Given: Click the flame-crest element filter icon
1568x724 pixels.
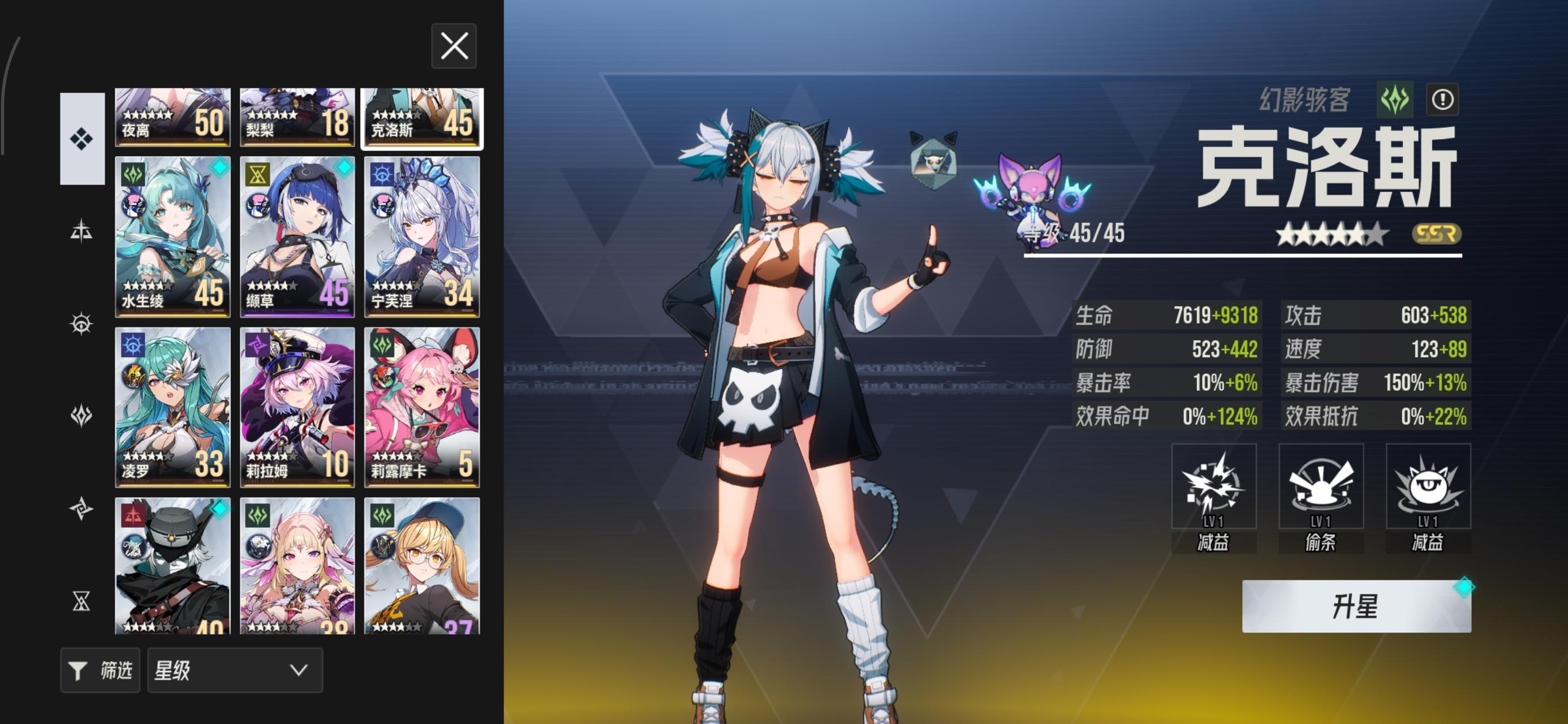Looking at the screenshot, I should [82, 415].
